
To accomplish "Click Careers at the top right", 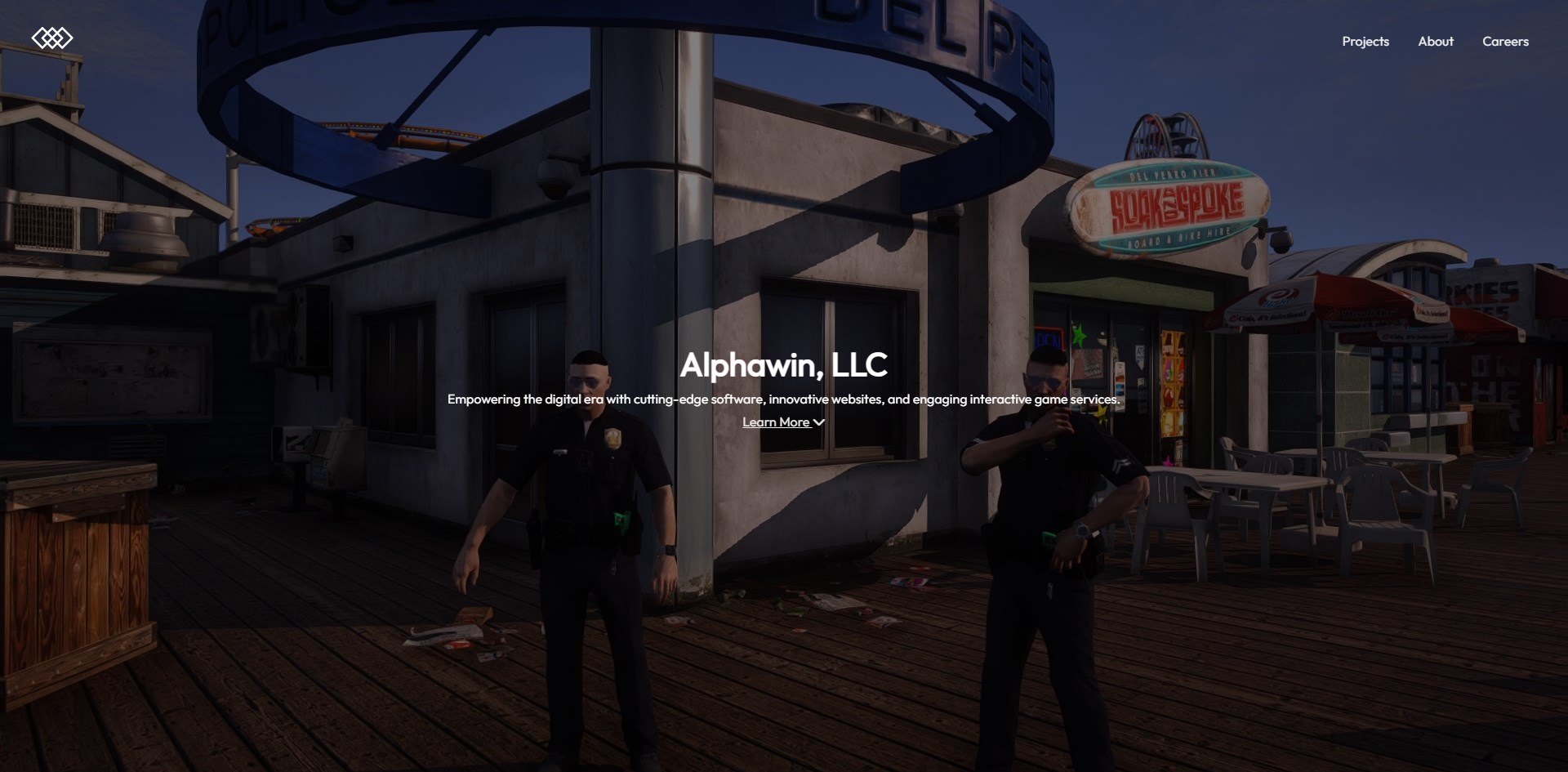I will [x=1505, y=41].
